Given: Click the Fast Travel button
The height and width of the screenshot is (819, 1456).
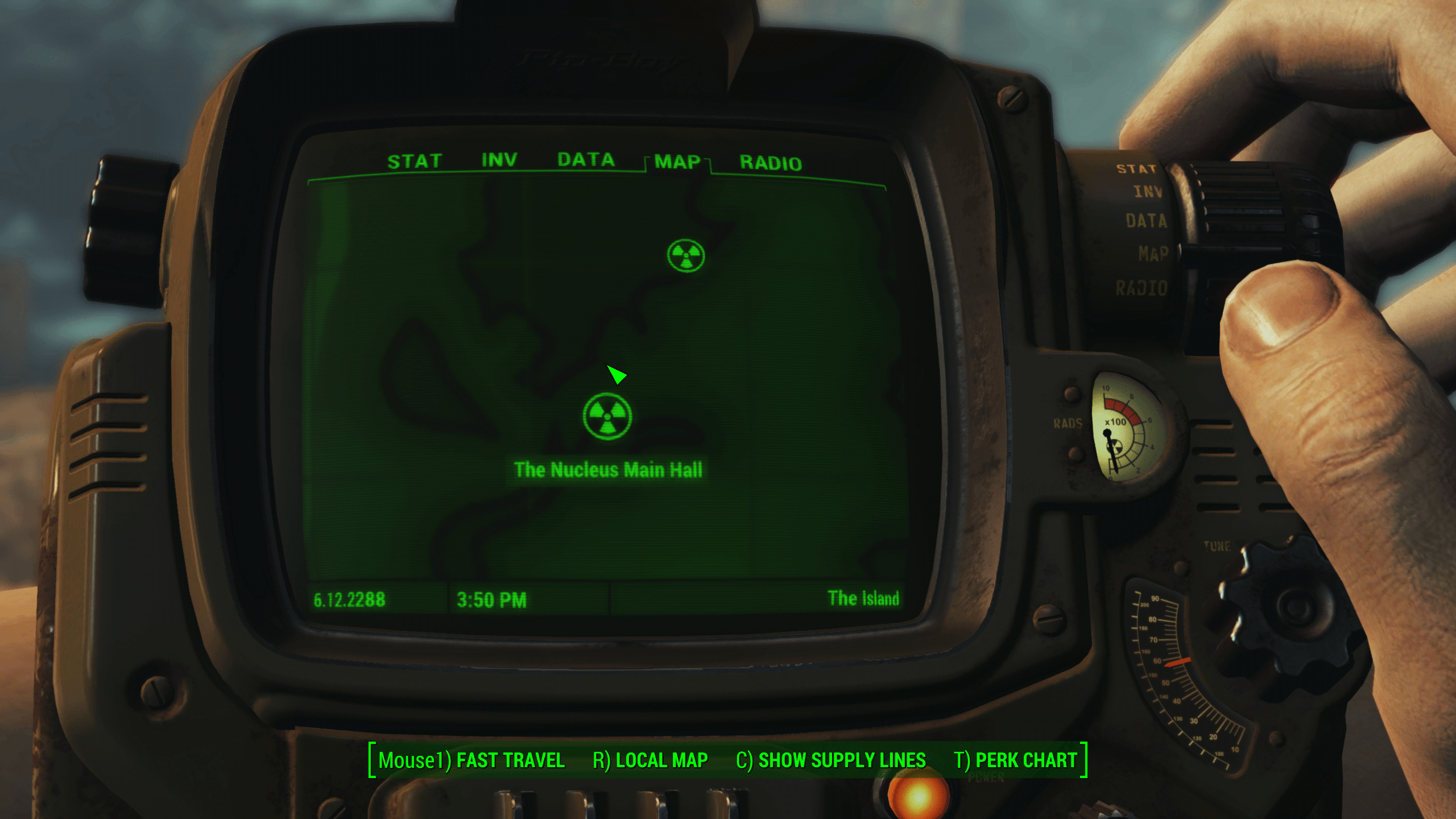Looking at the screenshot, I should (471, 760).
